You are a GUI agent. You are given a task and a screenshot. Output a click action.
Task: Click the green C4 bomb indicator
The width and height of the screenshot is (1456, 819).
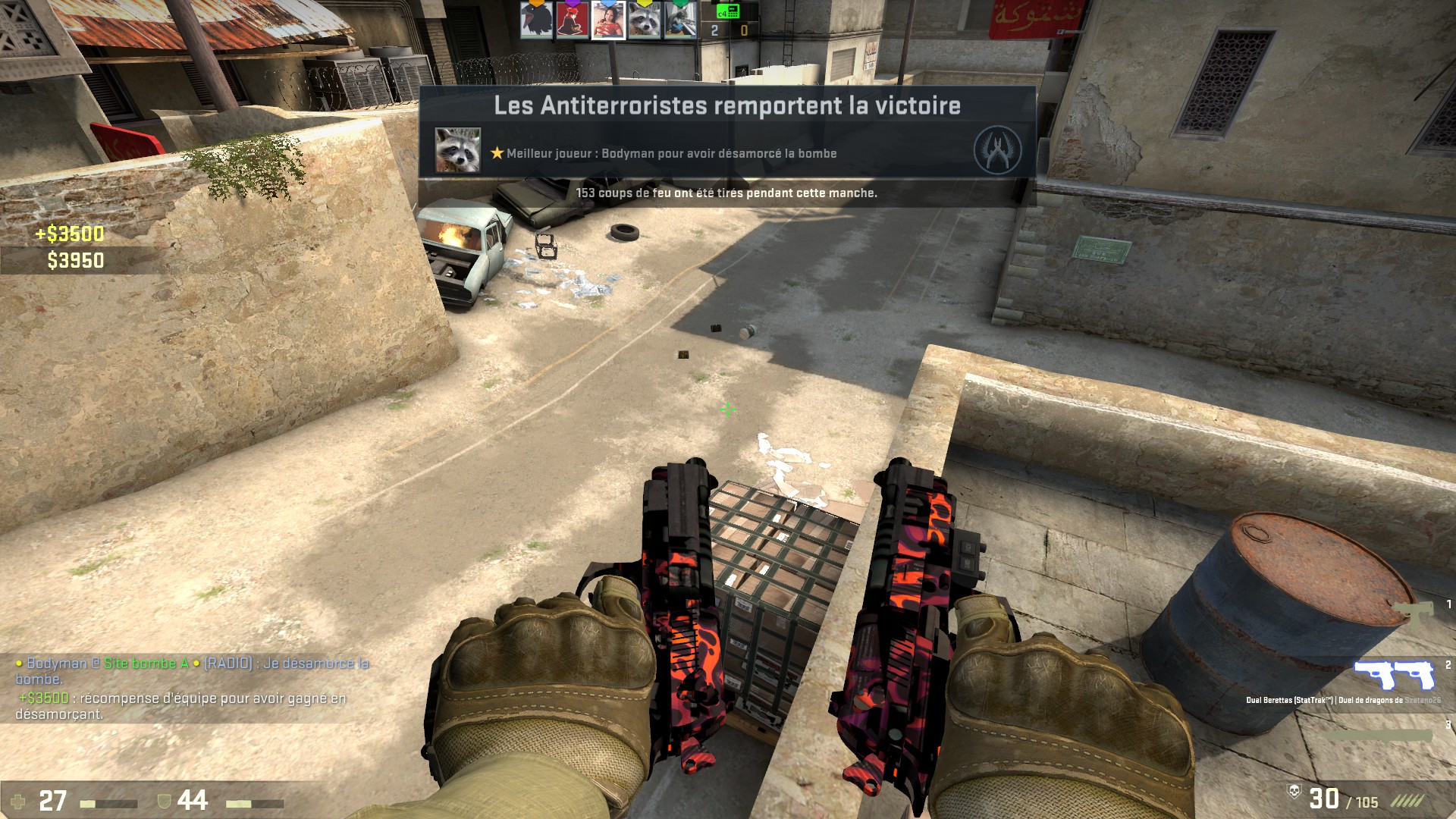[728, 11]
